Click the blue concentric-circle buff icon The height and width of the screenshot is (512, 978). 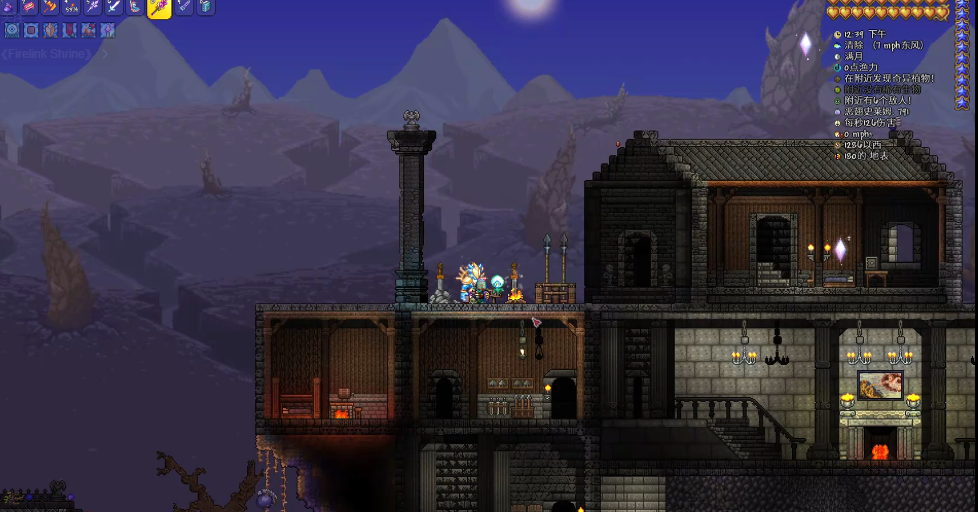tap(12, 30)
